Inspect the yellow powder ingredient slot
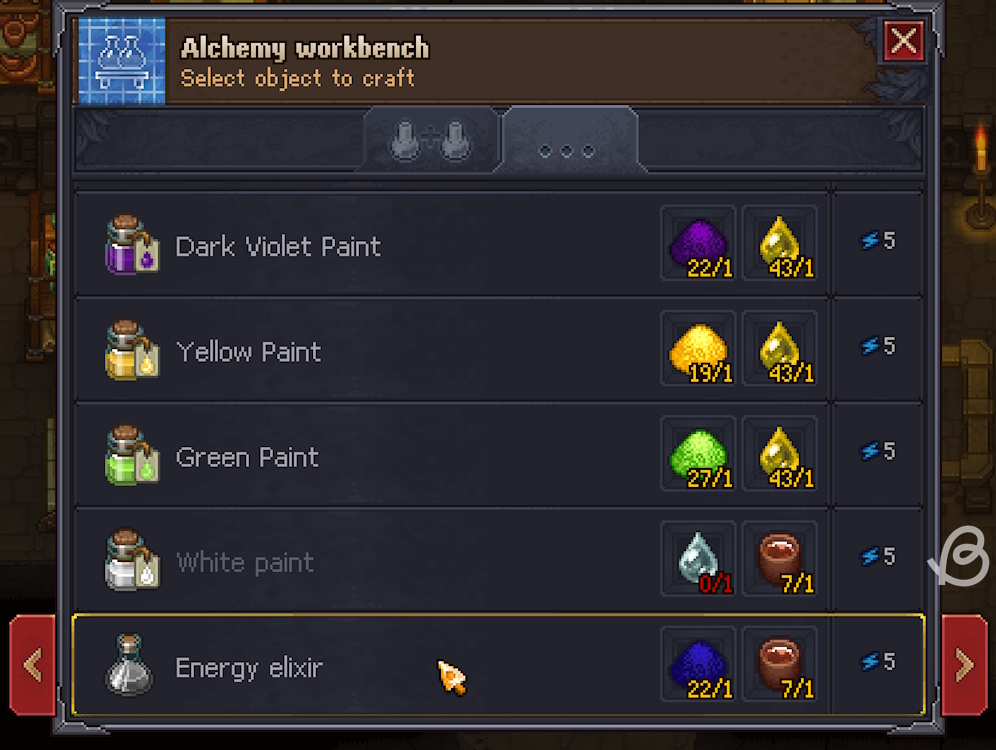The height and width of the screenshot is (750, 996). (698, 348)
